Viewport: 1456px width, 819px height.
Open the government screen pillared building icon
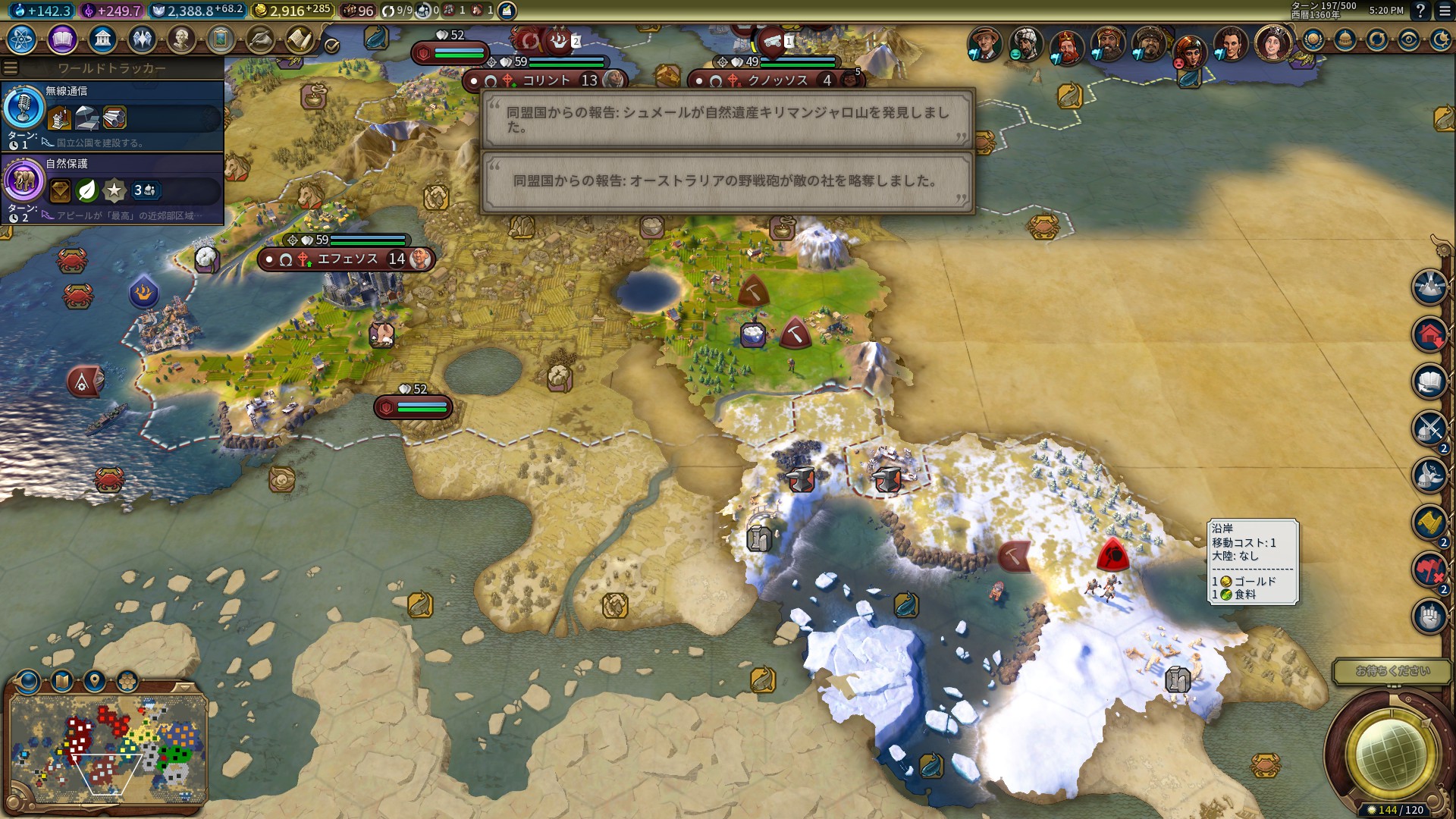(102, 39)
